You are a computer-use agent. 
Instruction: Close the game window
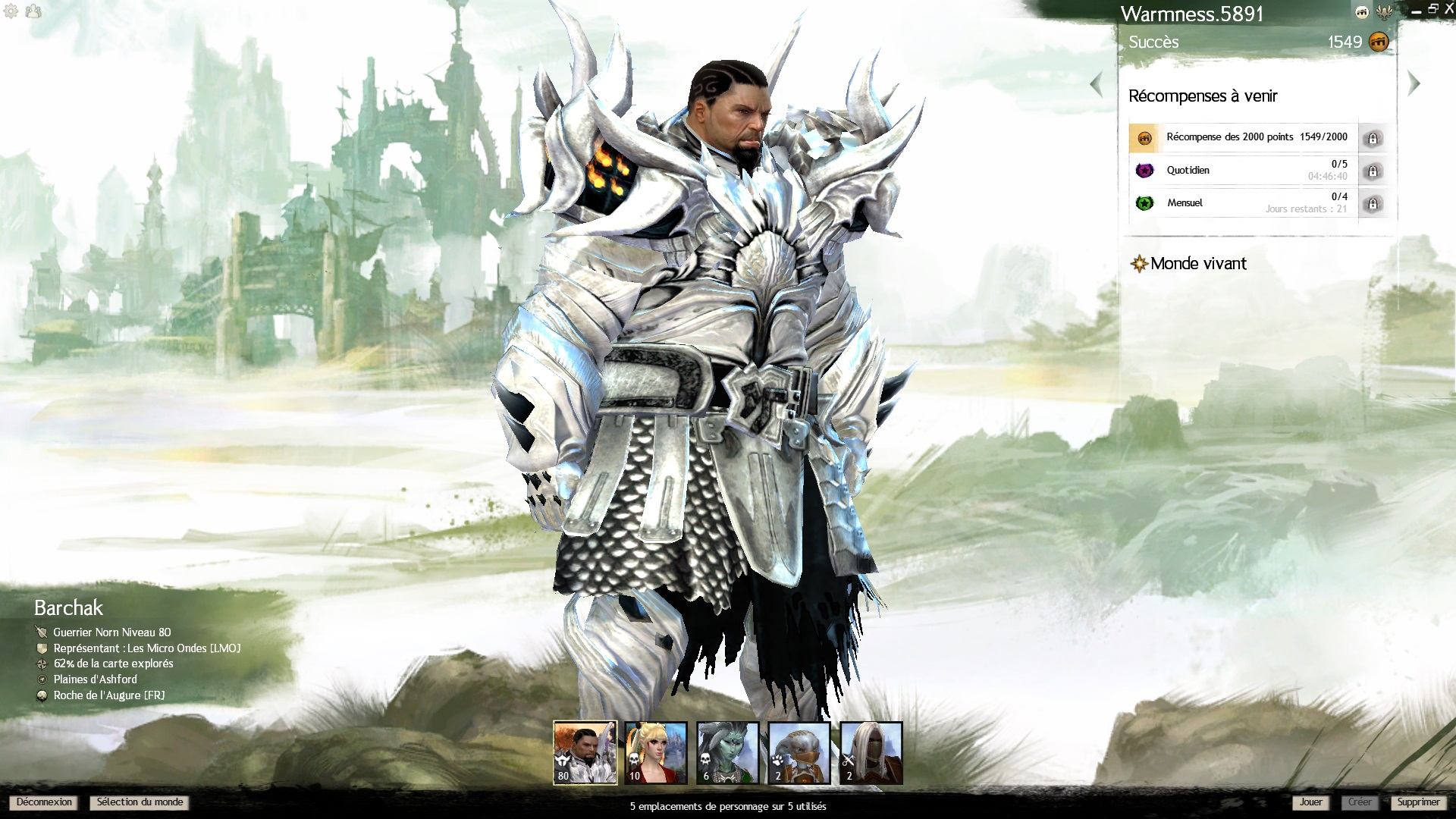[1448, 10]
